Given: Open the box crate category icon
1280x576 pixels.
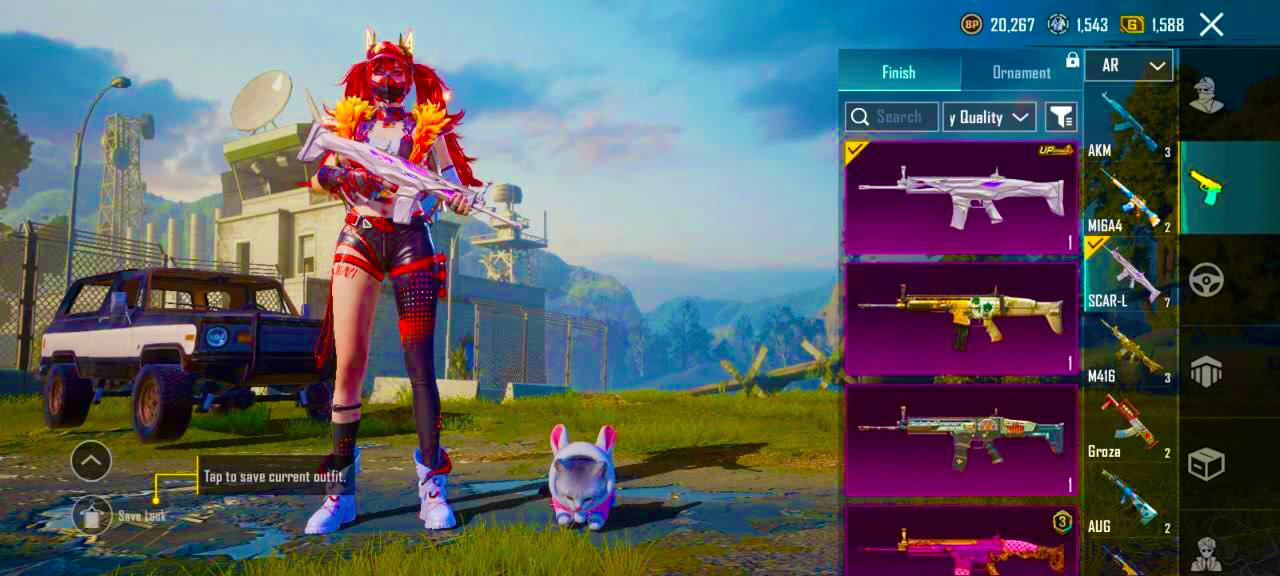Looking at the screenshot, I should (1207, 463).
